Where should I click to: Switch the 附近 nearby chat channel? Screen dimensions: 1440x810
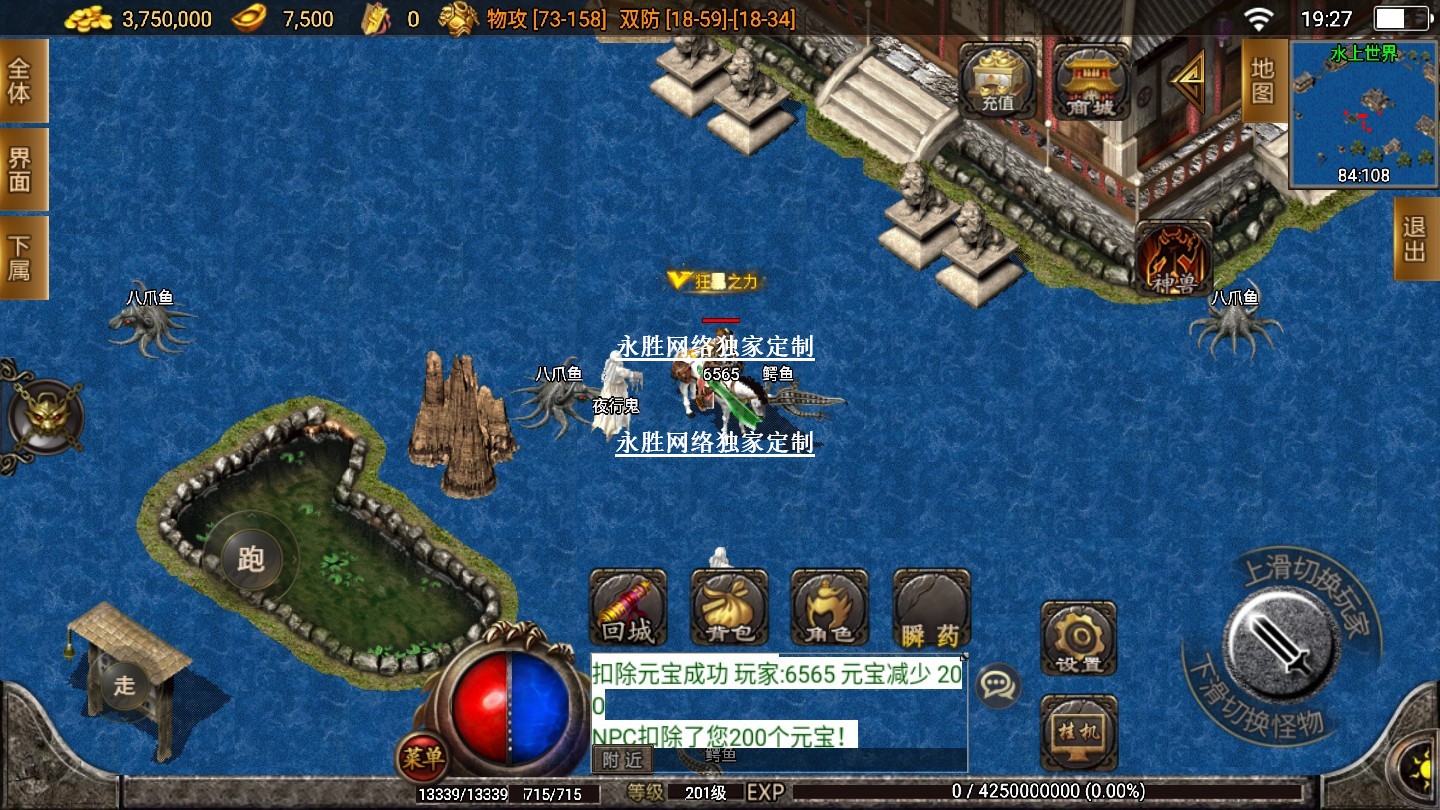pos(621,760)
